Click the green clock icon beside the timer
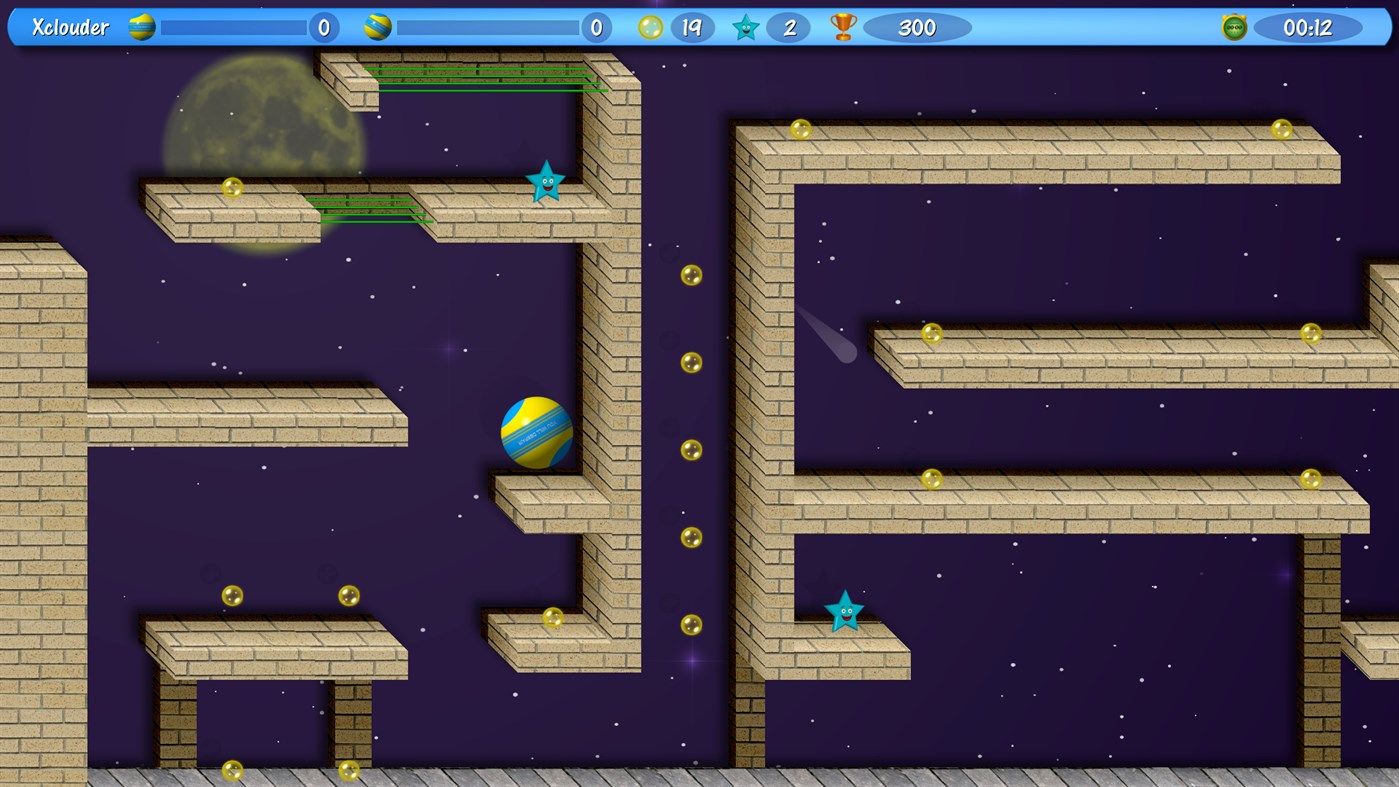Viewport: 1399px width, 787px height. tap(1233, 27)
